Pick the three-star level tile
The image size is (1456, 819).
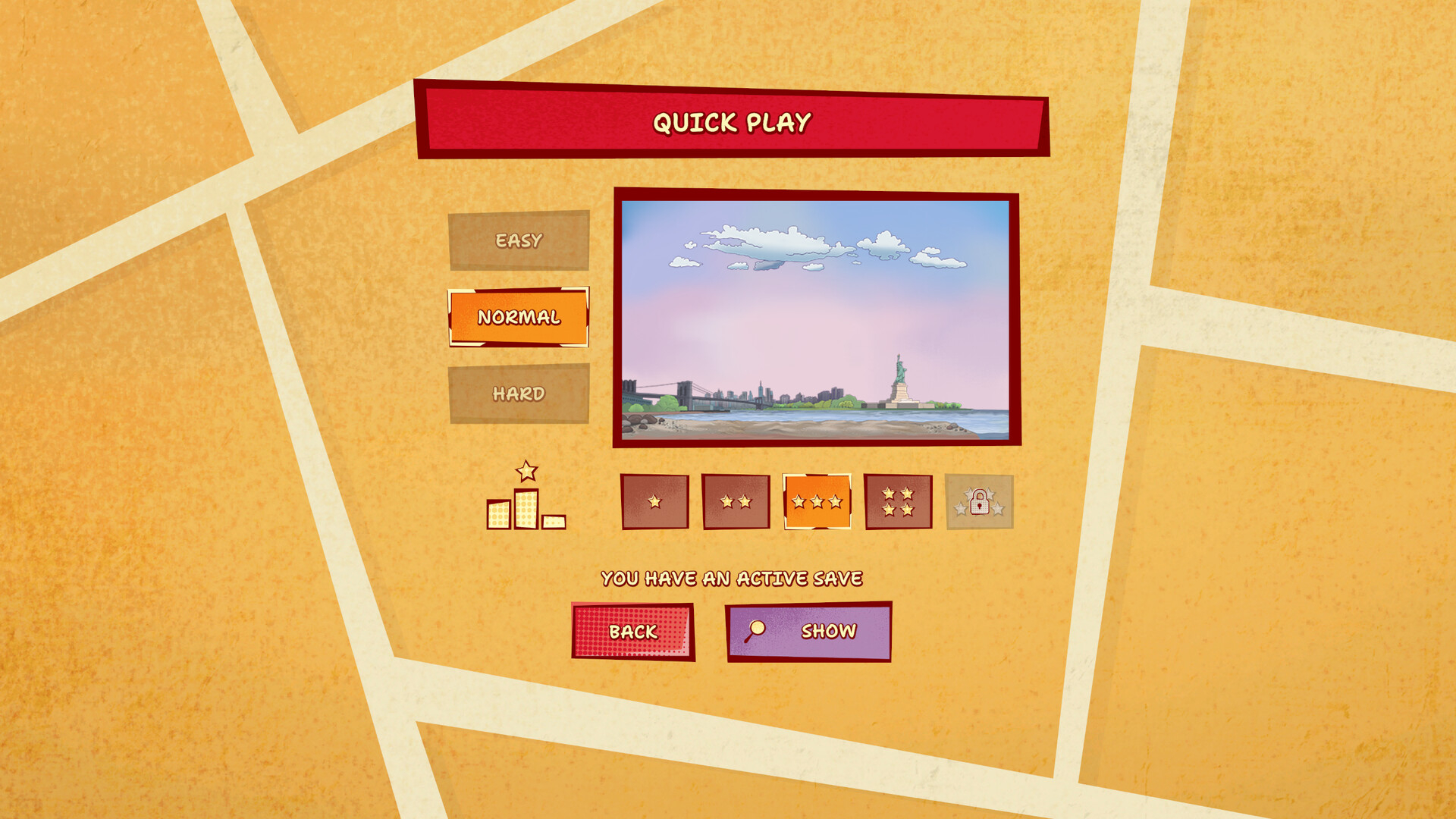817,501
